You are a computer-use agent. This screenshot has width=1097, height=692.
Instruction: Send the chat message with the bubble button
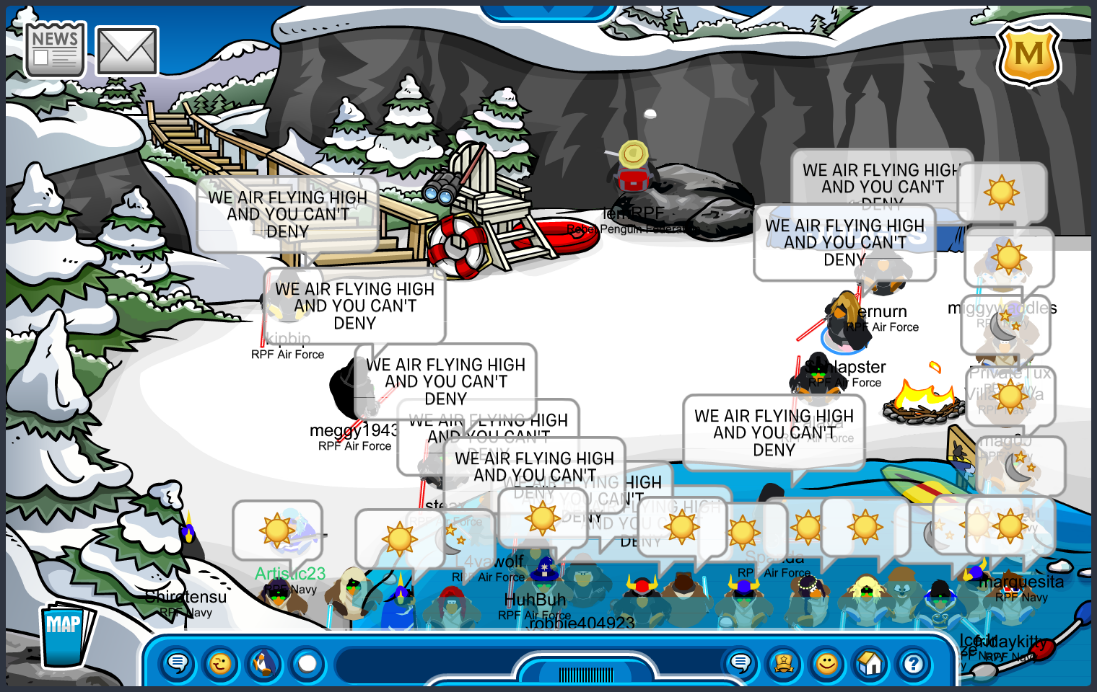click(740, 662)
